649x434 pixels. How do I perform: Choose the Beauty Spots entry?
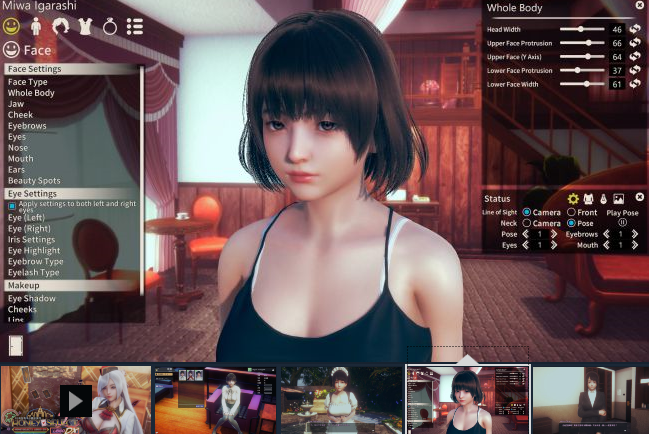coord(34,181)
